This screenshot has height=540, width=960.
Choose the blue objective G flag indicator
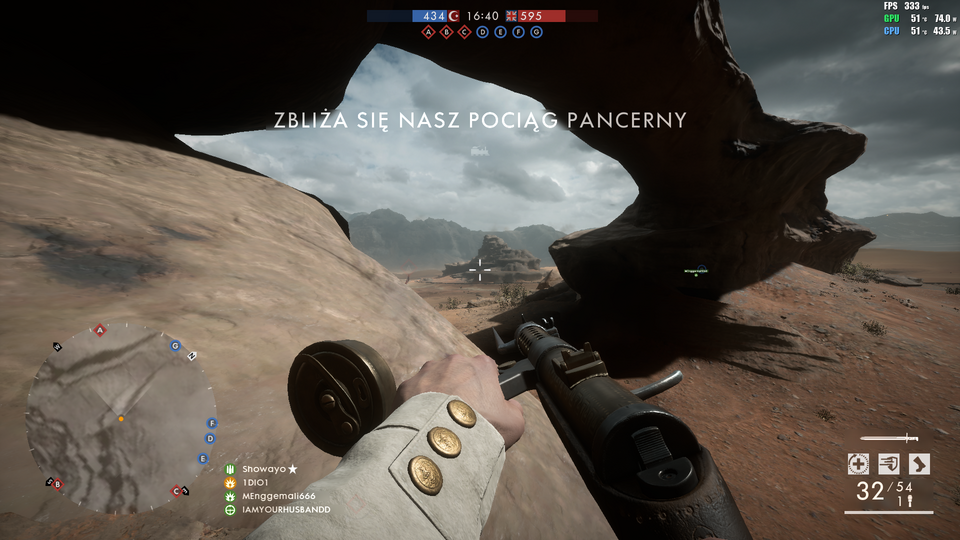pyautogui.click(x=537, y=32)
